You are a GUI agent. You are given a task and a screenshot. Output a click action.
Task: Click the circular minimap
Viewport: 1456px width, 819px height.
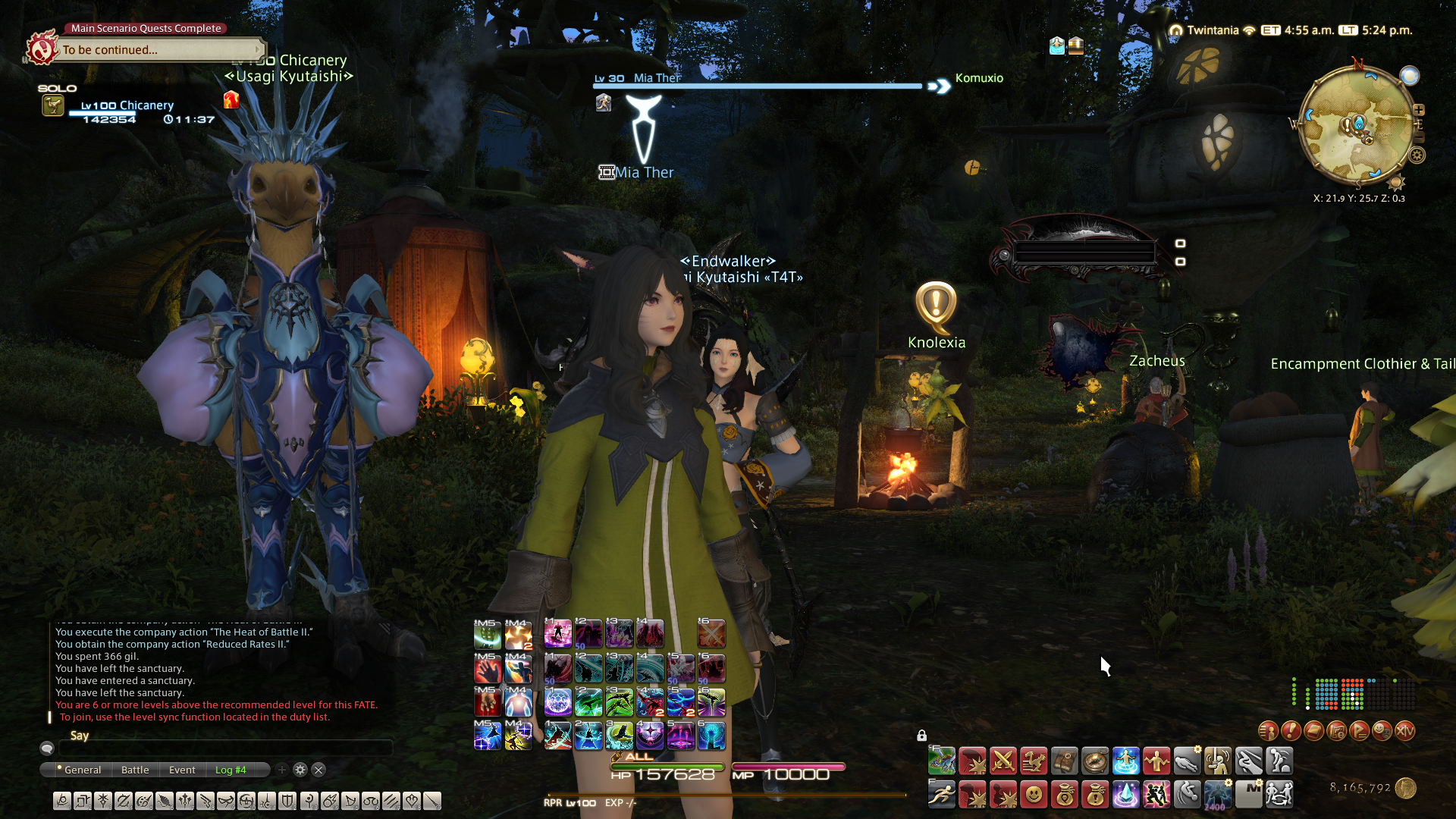point(1357,125)
